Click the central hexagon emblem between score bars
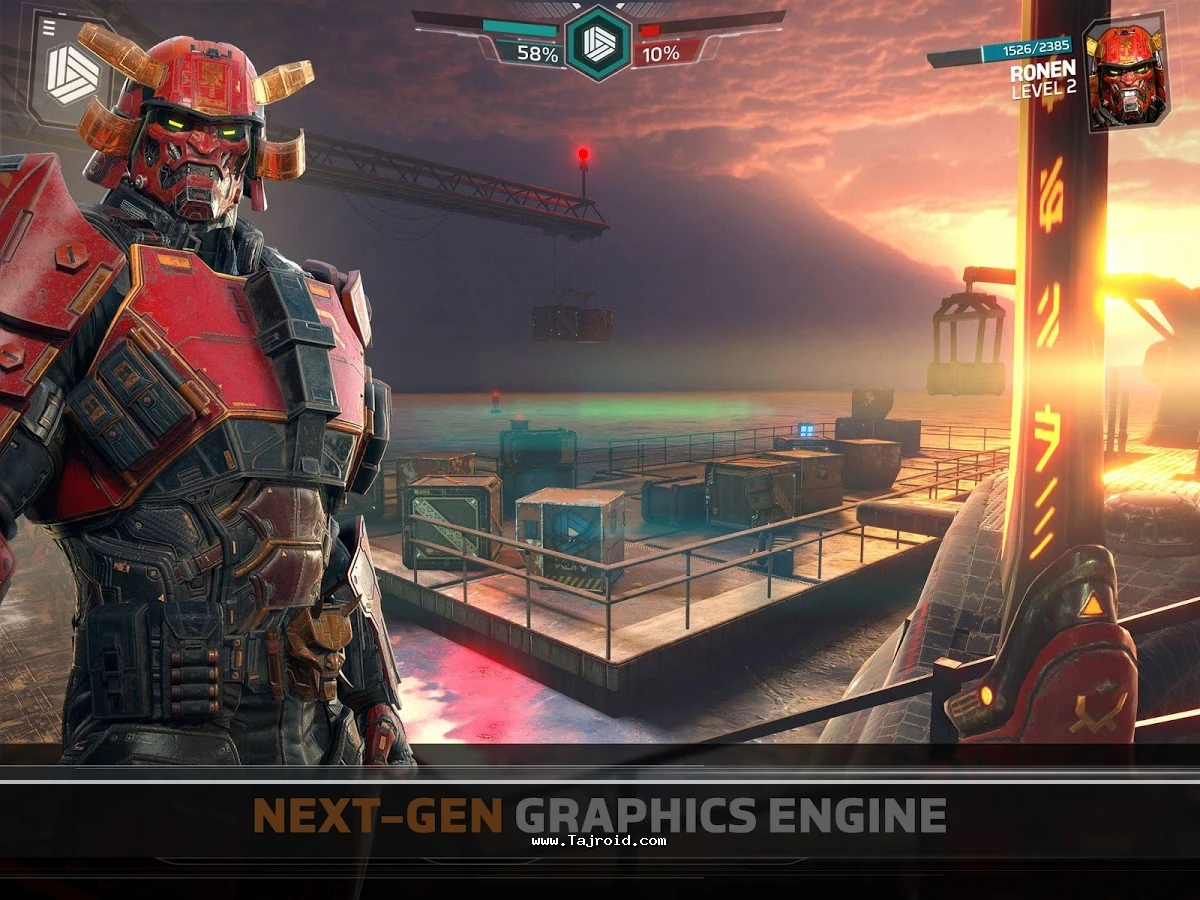The width and height of the screenshot is (1200, 900). 598,42
